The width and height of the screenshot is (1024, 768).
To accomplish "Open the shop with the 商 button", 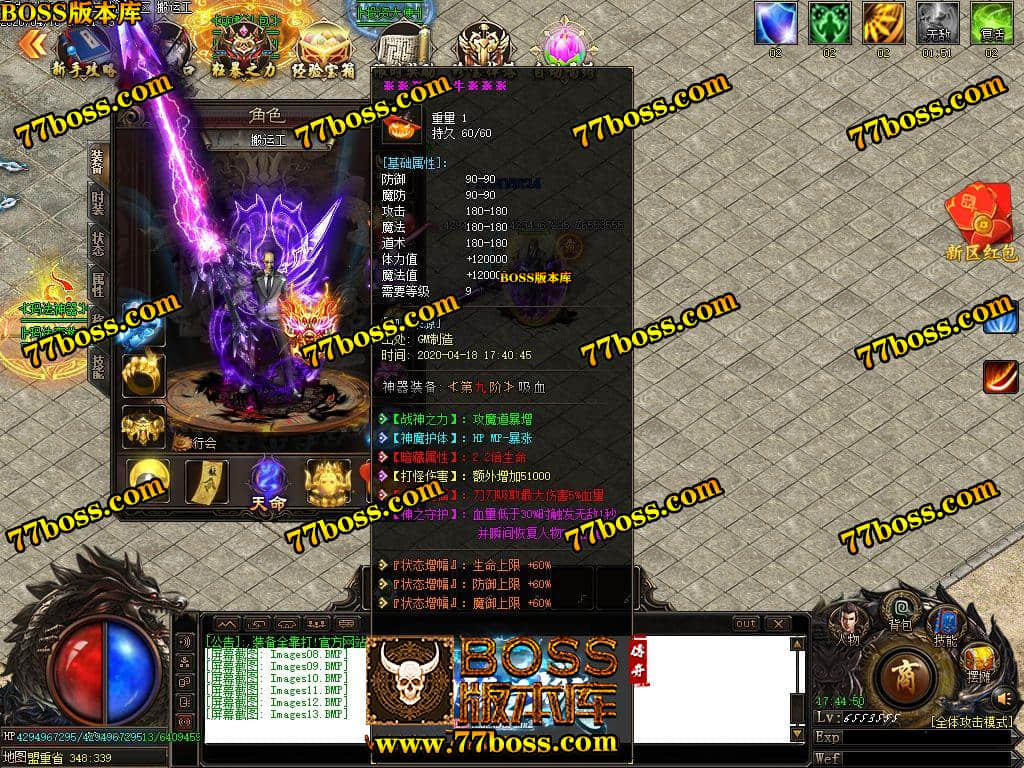I will 904,675.
